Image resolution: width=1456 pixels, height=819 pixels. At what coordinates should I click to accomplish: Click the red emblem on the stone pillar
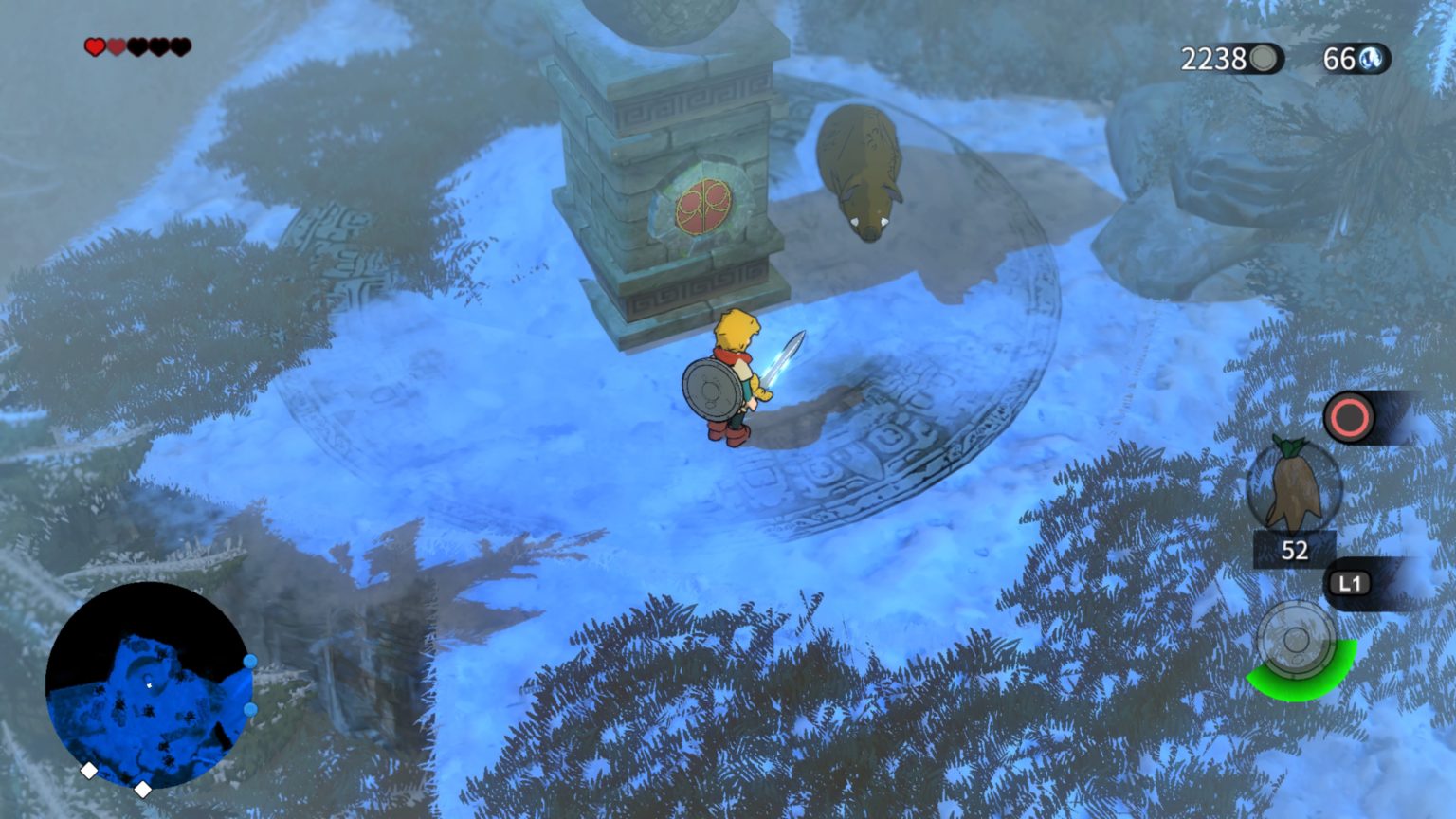[701, 208]
